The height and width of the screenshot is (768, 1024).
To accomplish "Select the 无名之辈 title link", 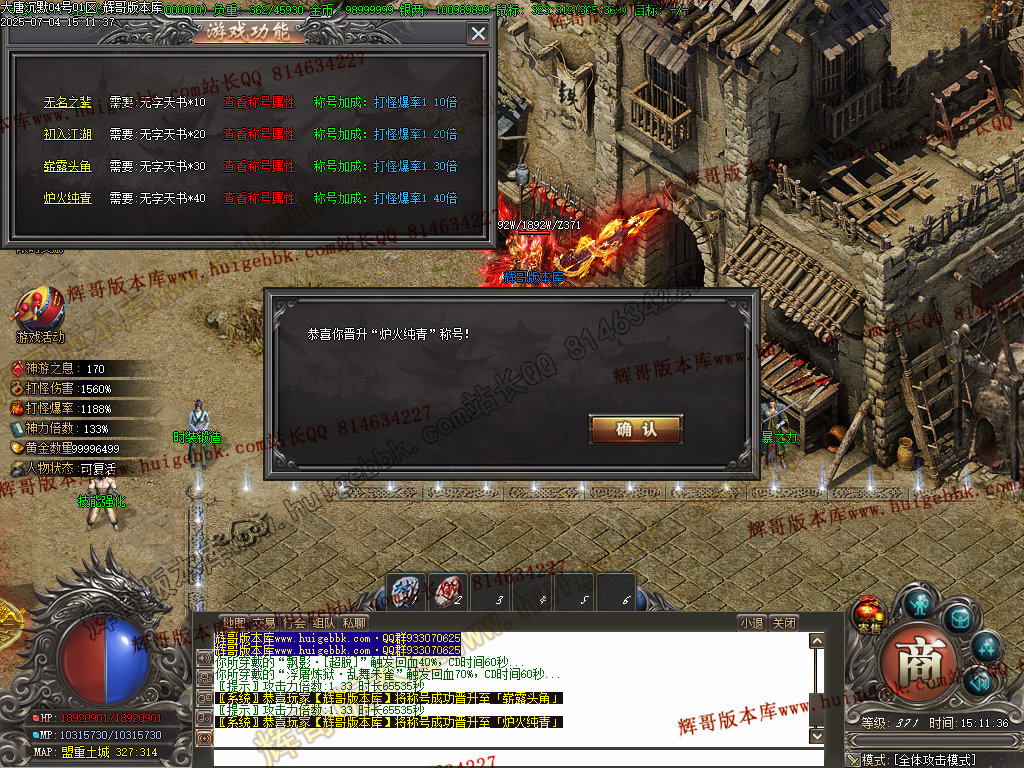I will 67,102.
